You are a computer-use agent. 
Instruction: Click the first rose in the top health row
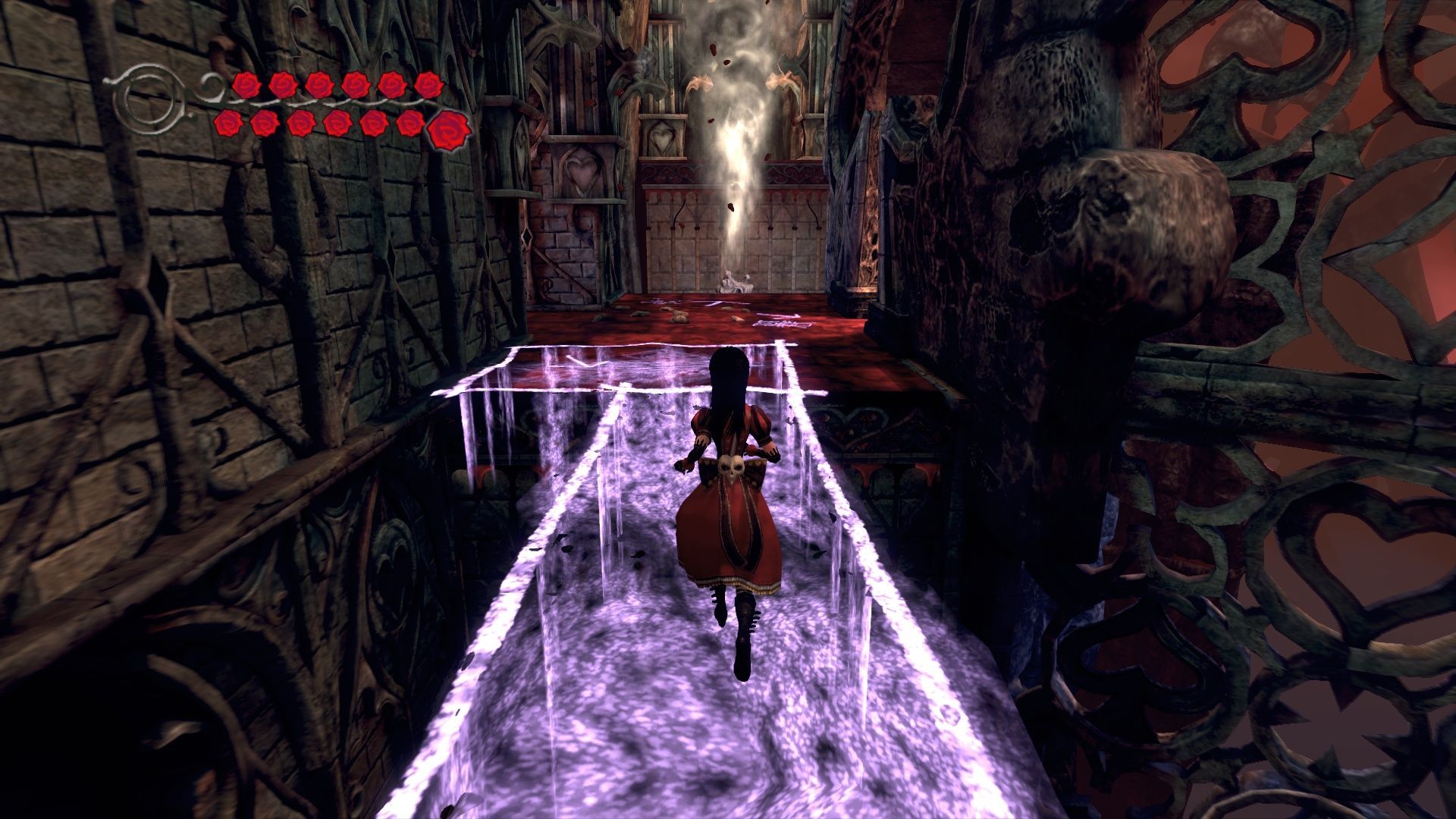coord(246,83)
